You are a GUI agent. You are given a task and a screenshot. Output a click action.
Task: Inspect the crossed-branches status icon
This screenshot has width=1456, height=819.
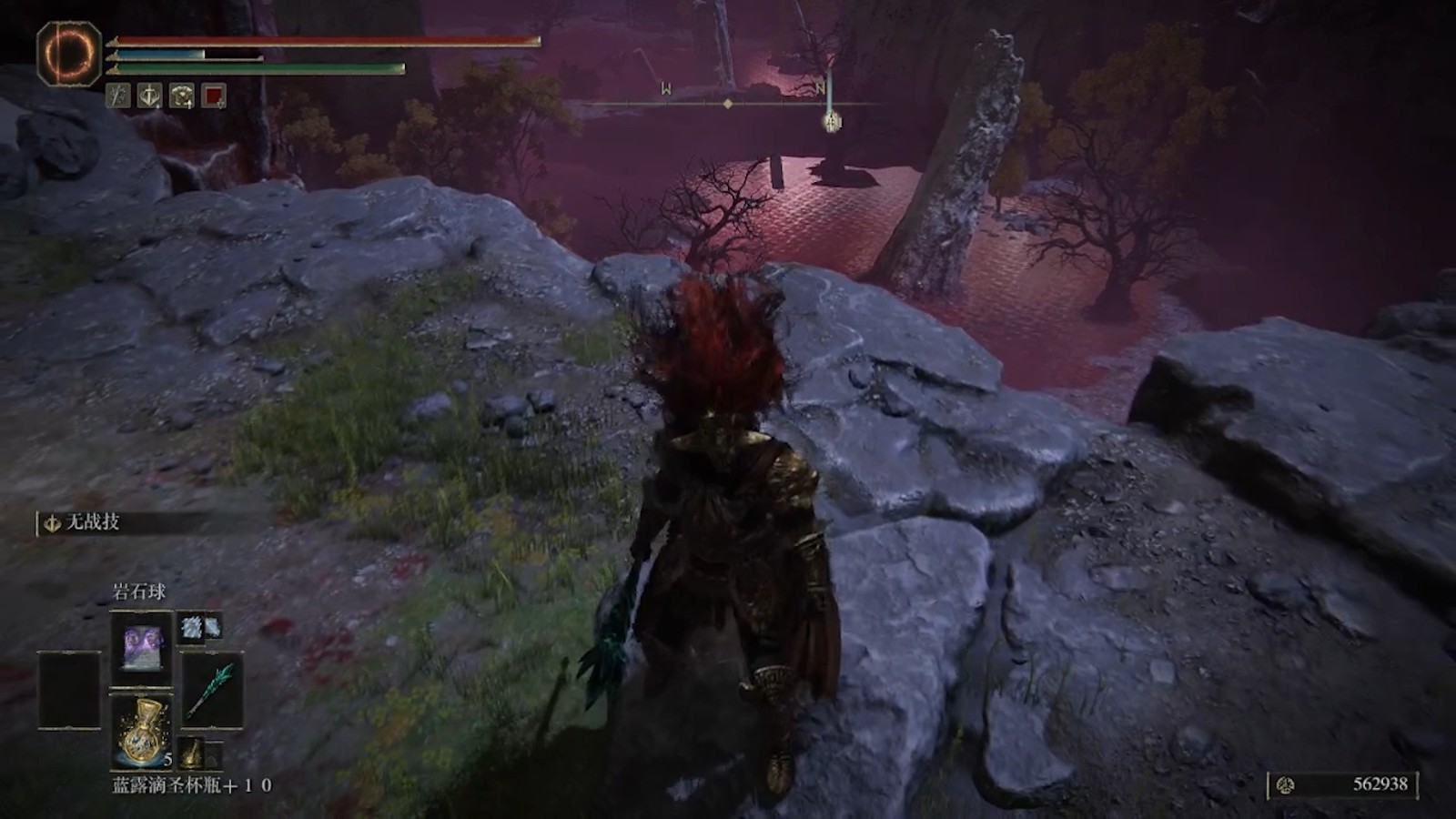118,96
